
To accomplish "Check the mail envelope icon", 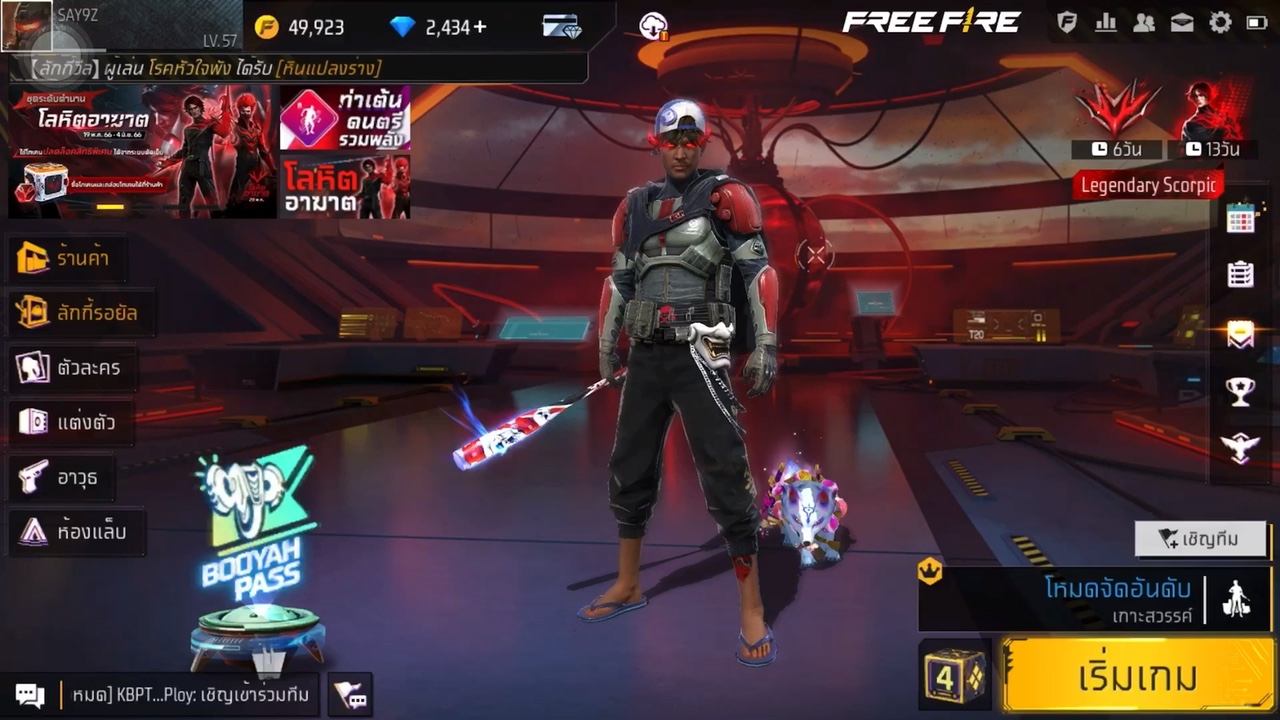I will point(1182,23).
